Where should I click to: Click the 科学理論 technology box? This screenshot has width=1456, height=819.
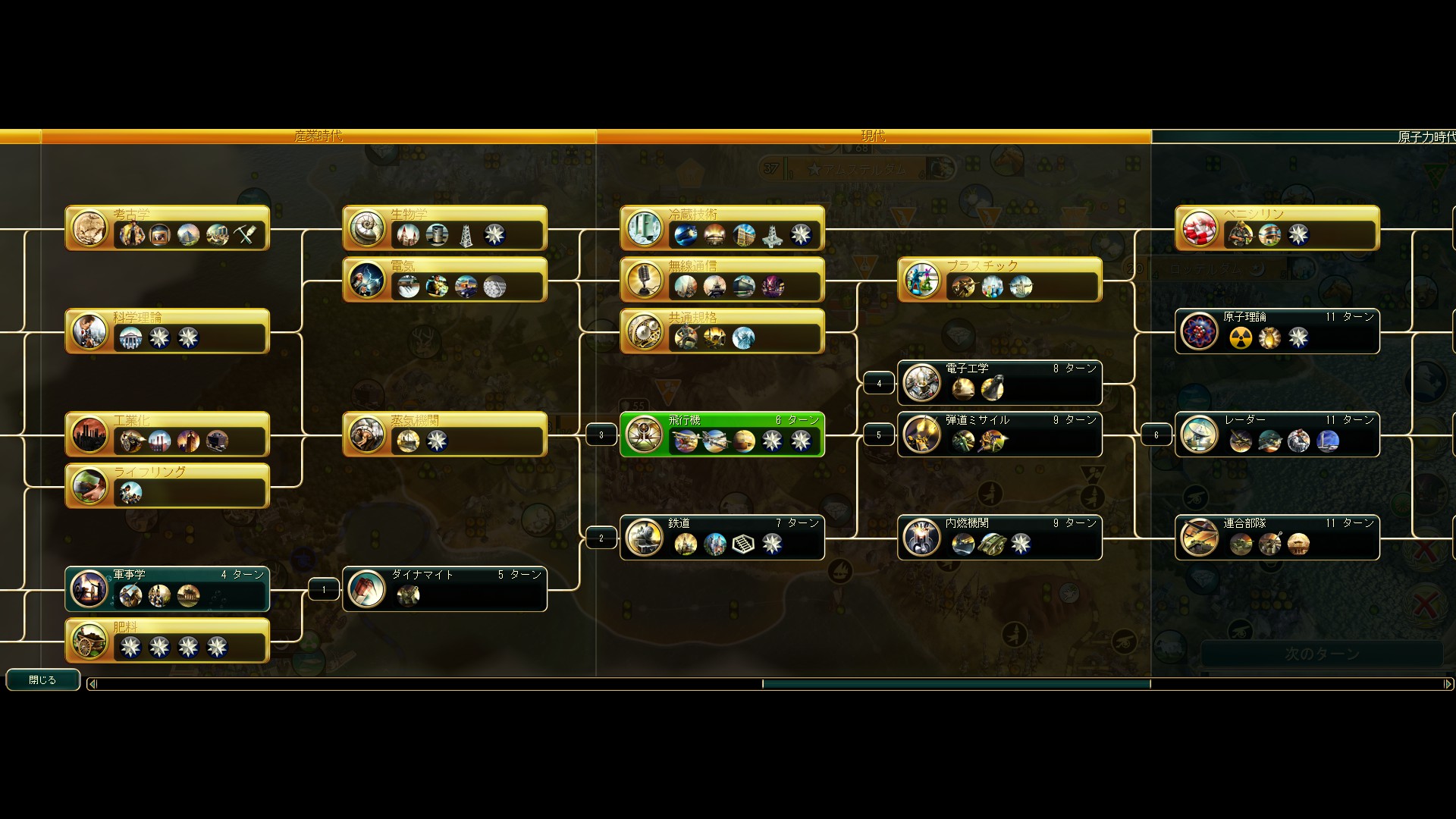click(167, 331)
